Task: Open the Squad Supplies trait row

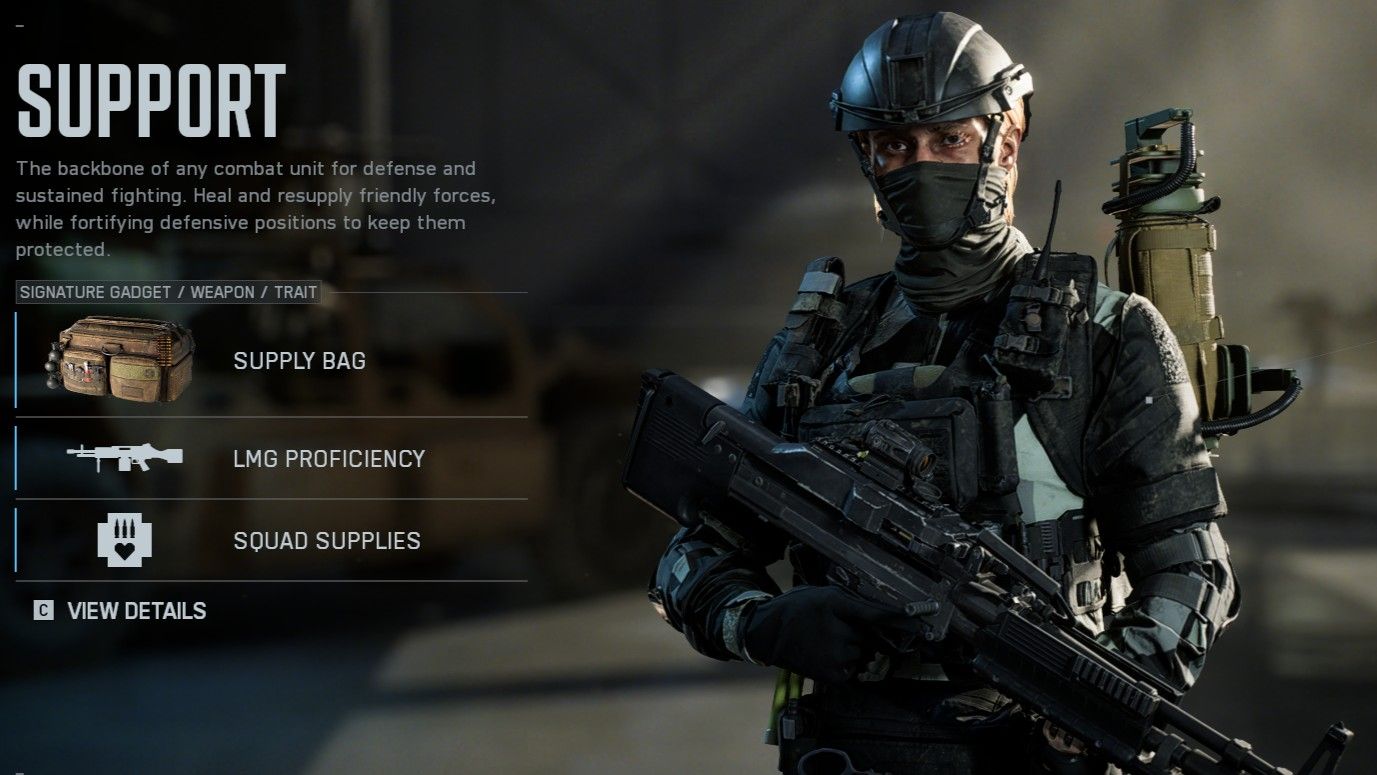Action: 271,540
